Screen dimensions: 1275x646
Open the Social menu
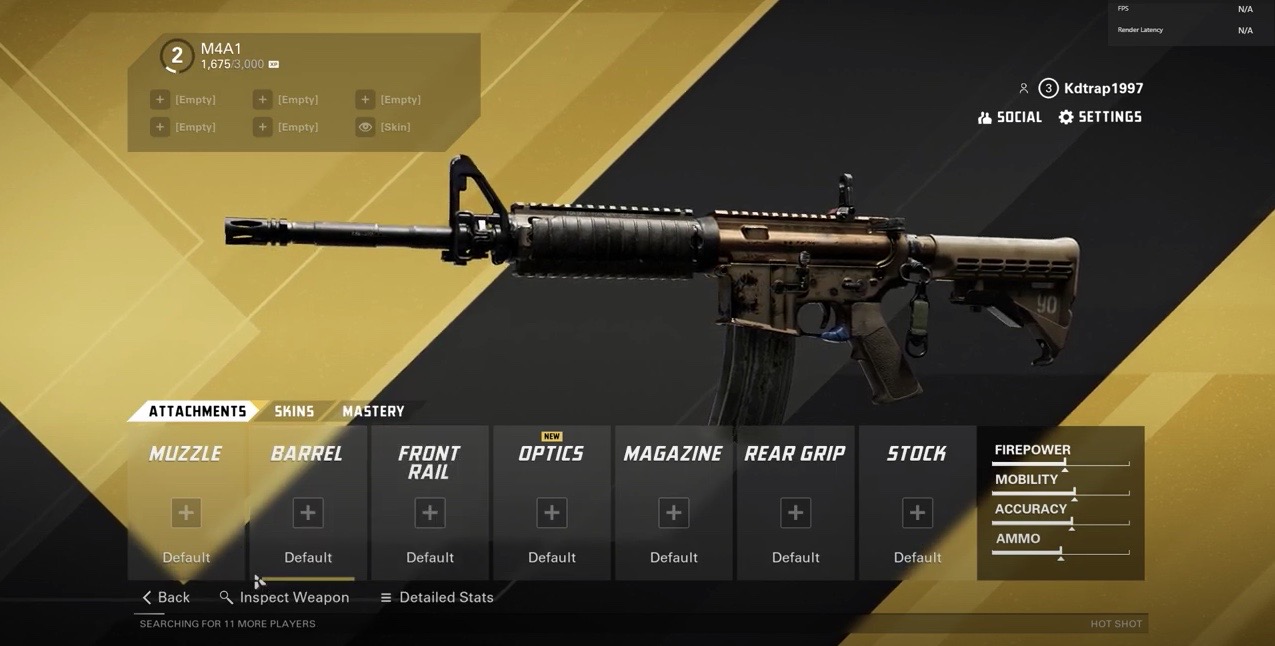point(1010,117)
